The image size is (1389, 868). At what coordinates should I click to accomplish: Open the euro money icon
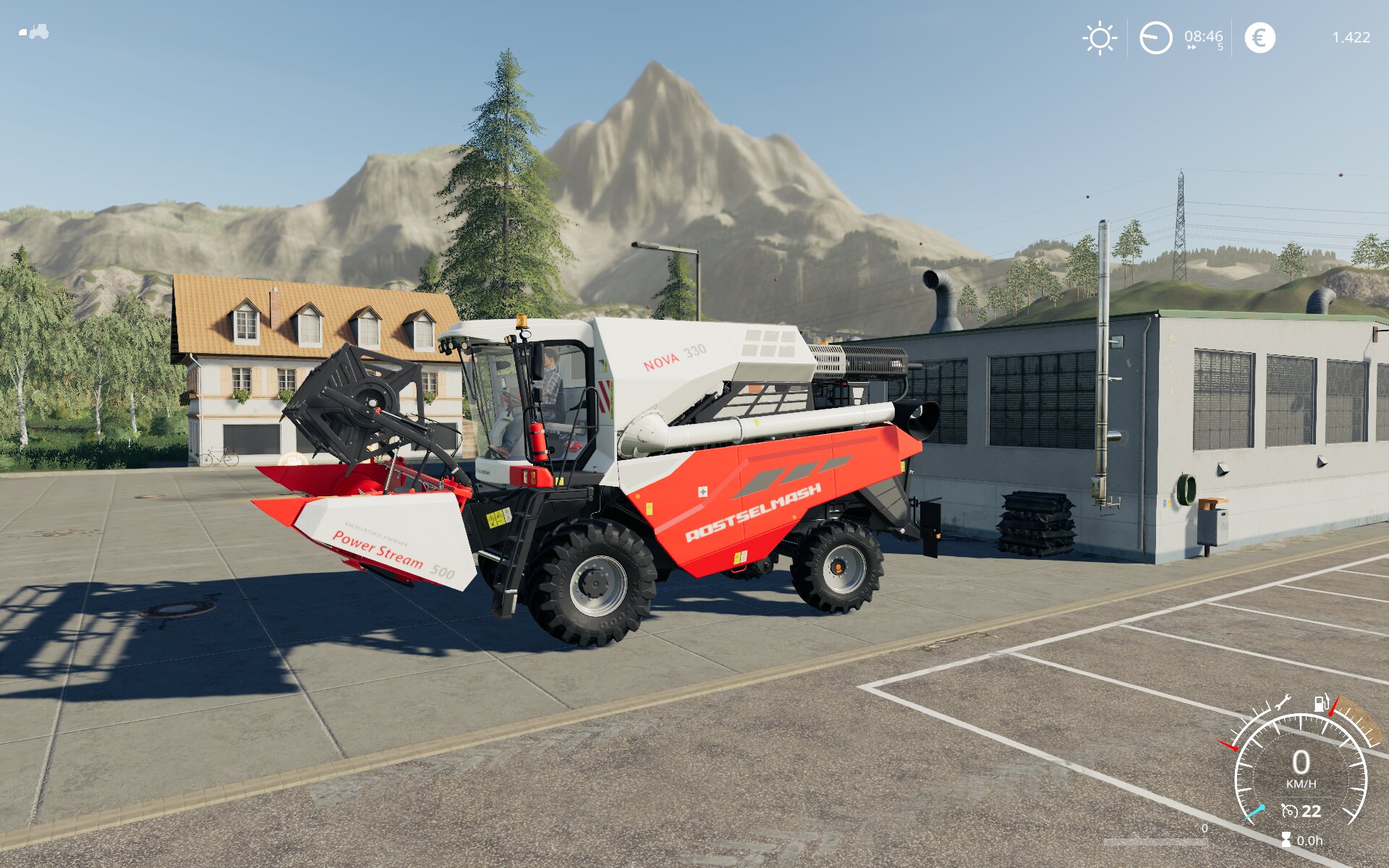pyautogui.click(x=1260, y=38)
